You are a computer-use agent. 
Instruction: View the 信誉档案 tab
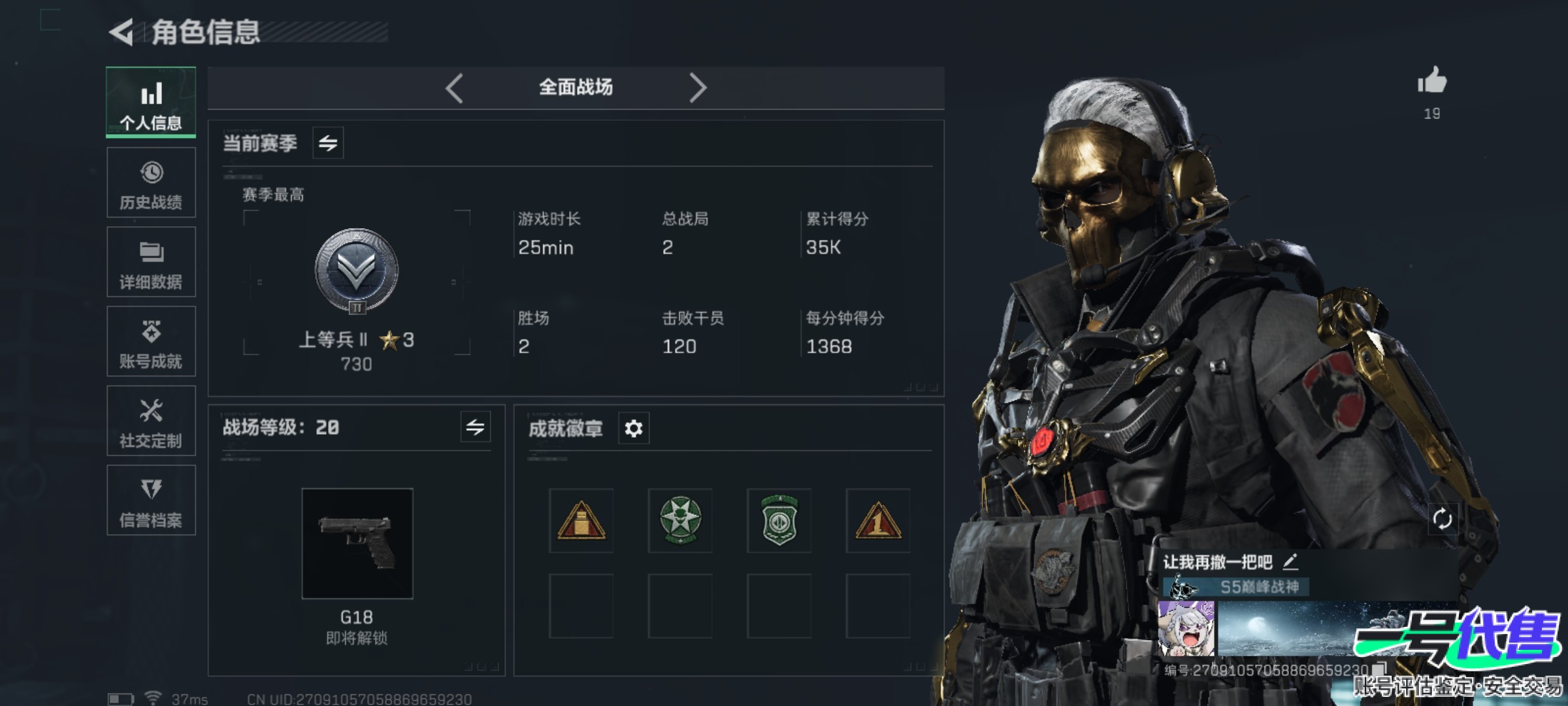[x=151, y=500]
